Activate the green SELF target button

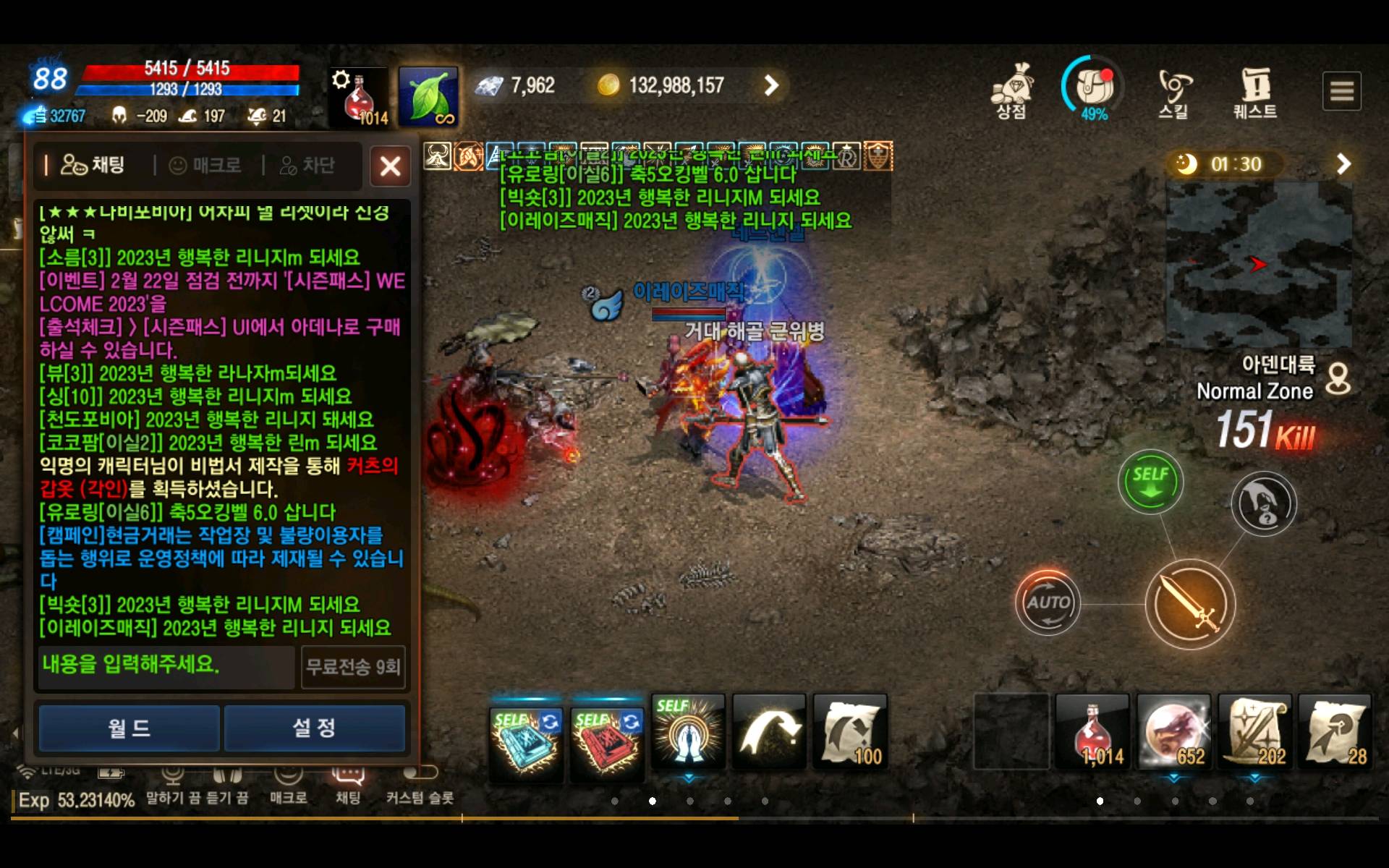[1150, 482]
